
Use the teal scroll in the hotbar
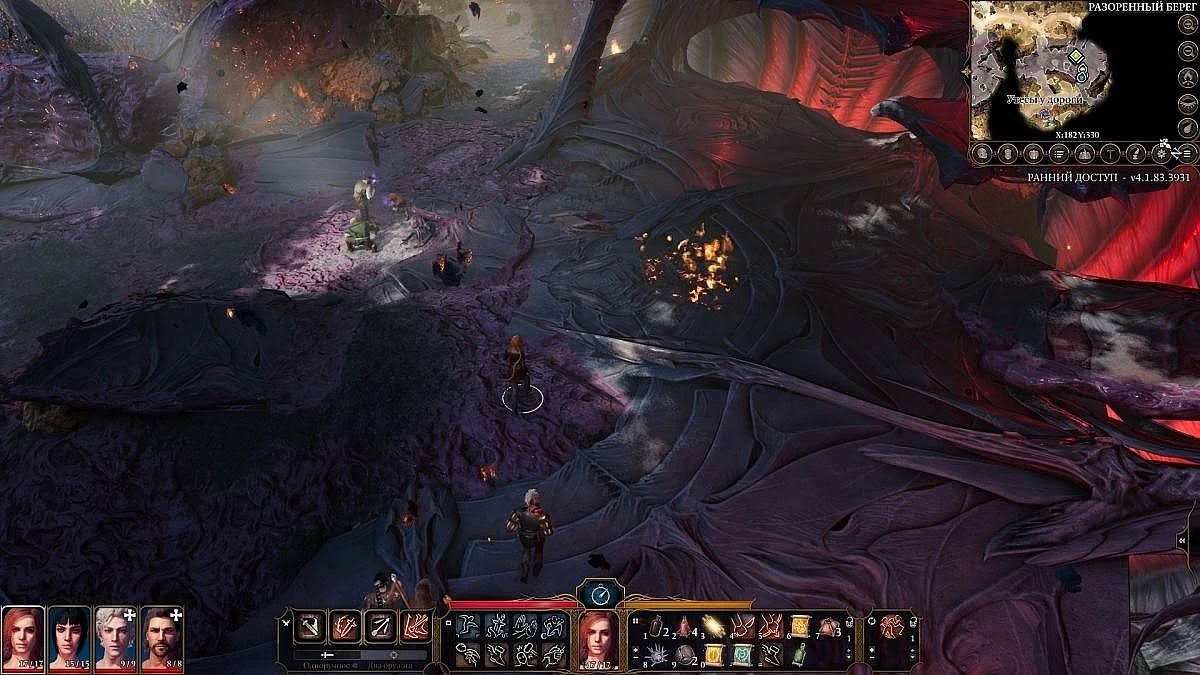pyautogui.click(x=741, y=655)
